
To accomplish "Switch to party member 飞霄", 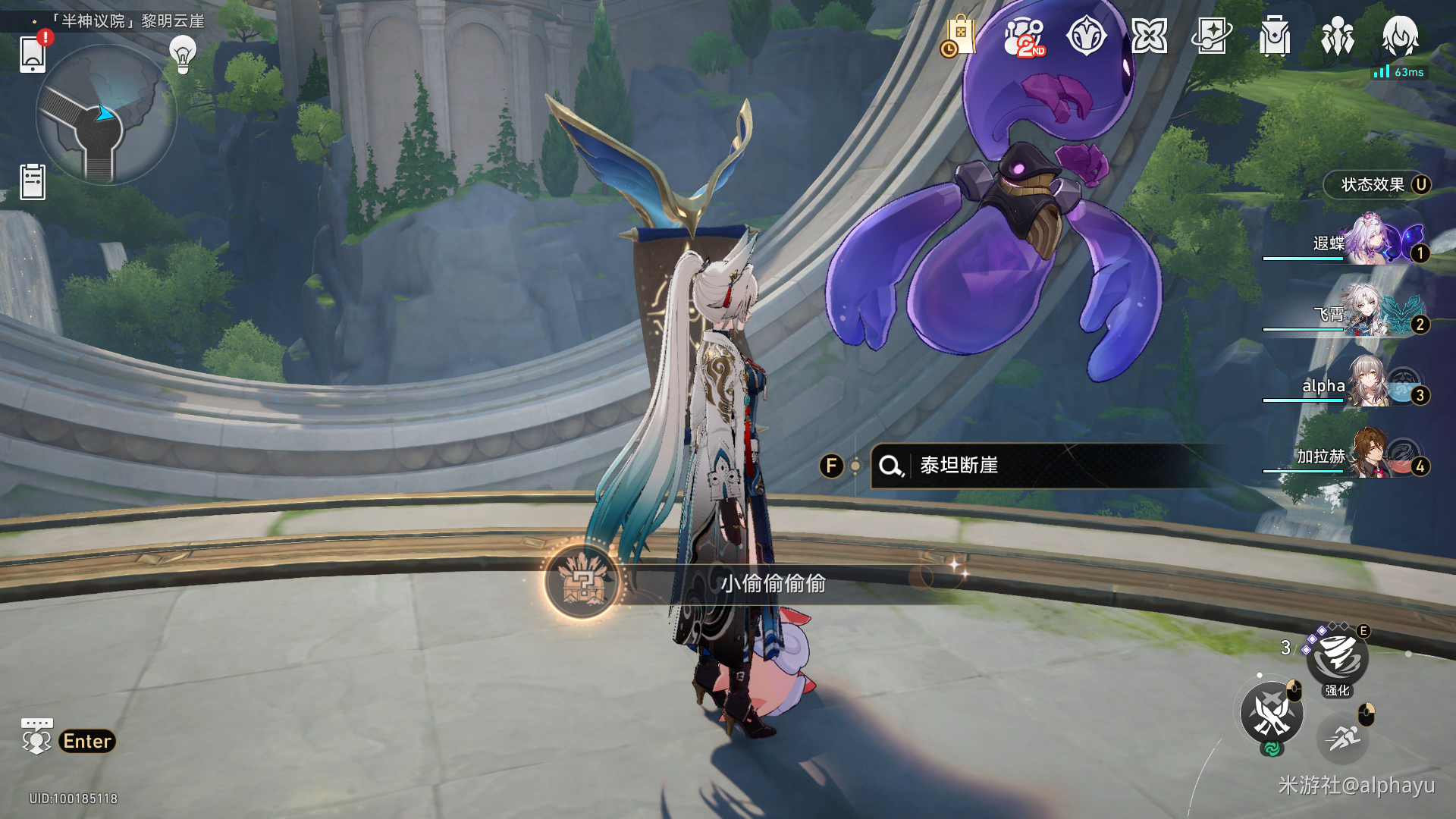I will pos(1365,313).
